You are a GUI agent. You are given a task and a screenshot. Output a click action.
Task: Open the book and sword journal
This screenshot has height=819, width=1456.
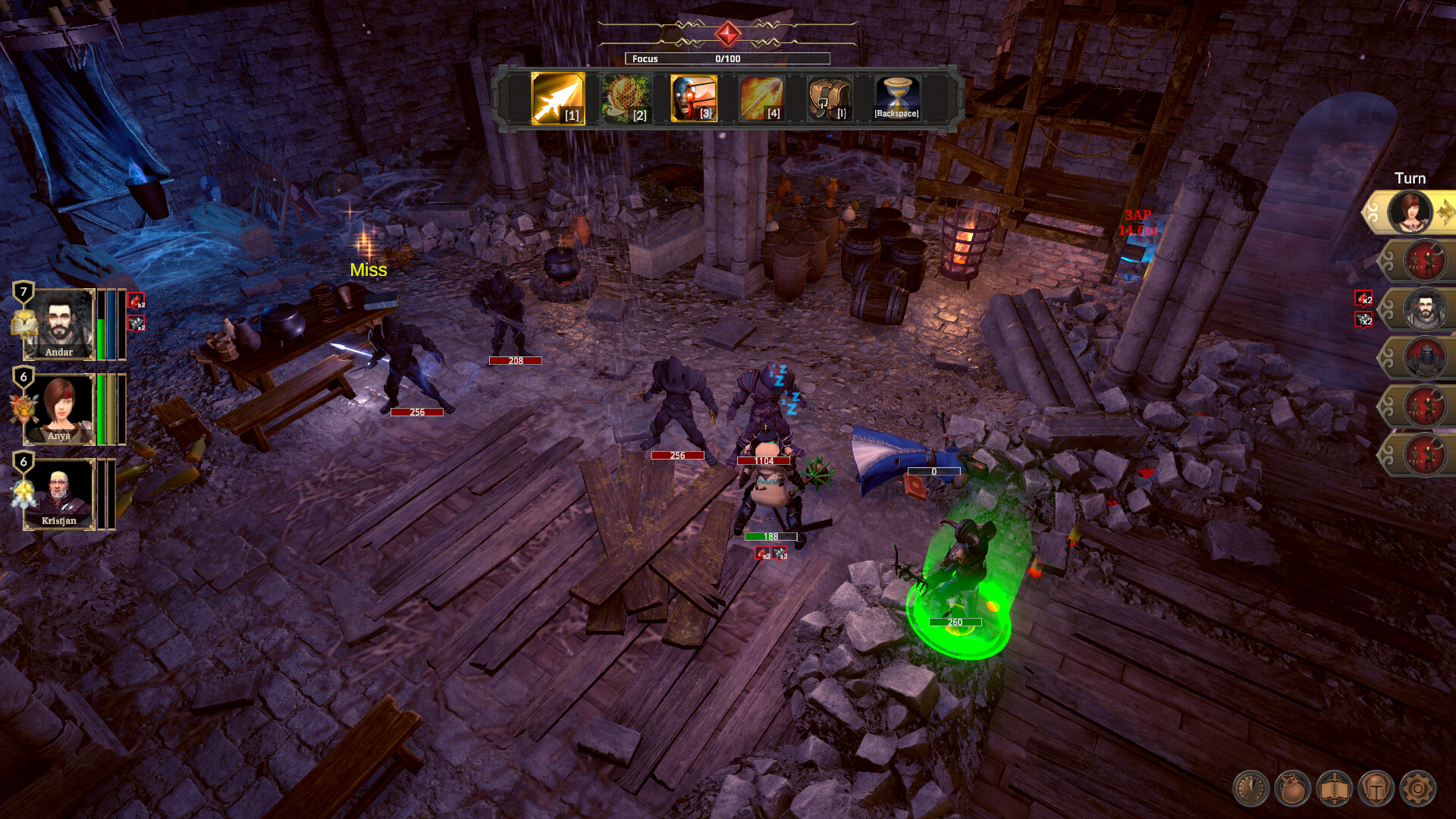(x=1334, y=789)
